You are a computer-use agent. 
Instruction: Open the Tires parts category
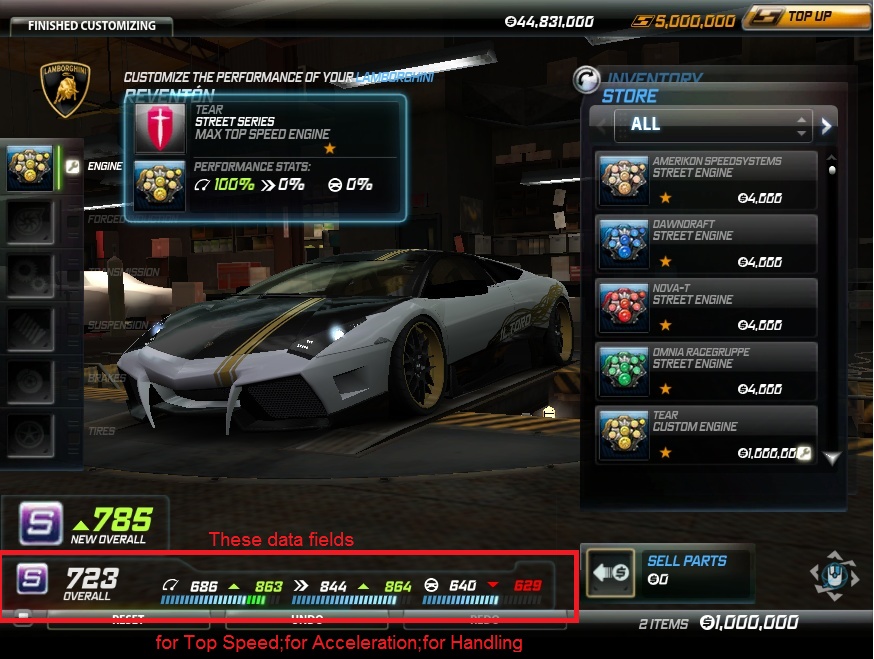tap(30, 433)
